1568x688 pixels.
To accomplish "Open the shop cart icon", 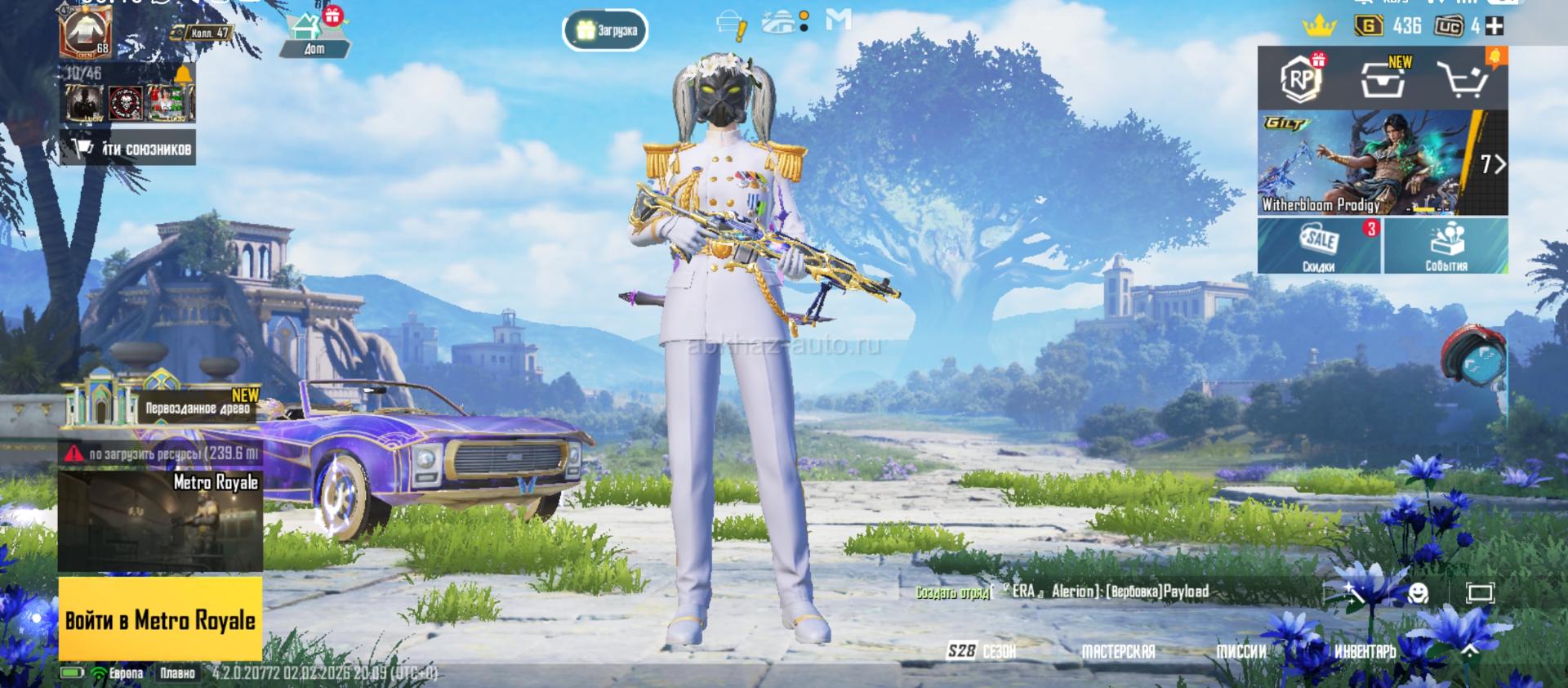I will coord(1464,79).
